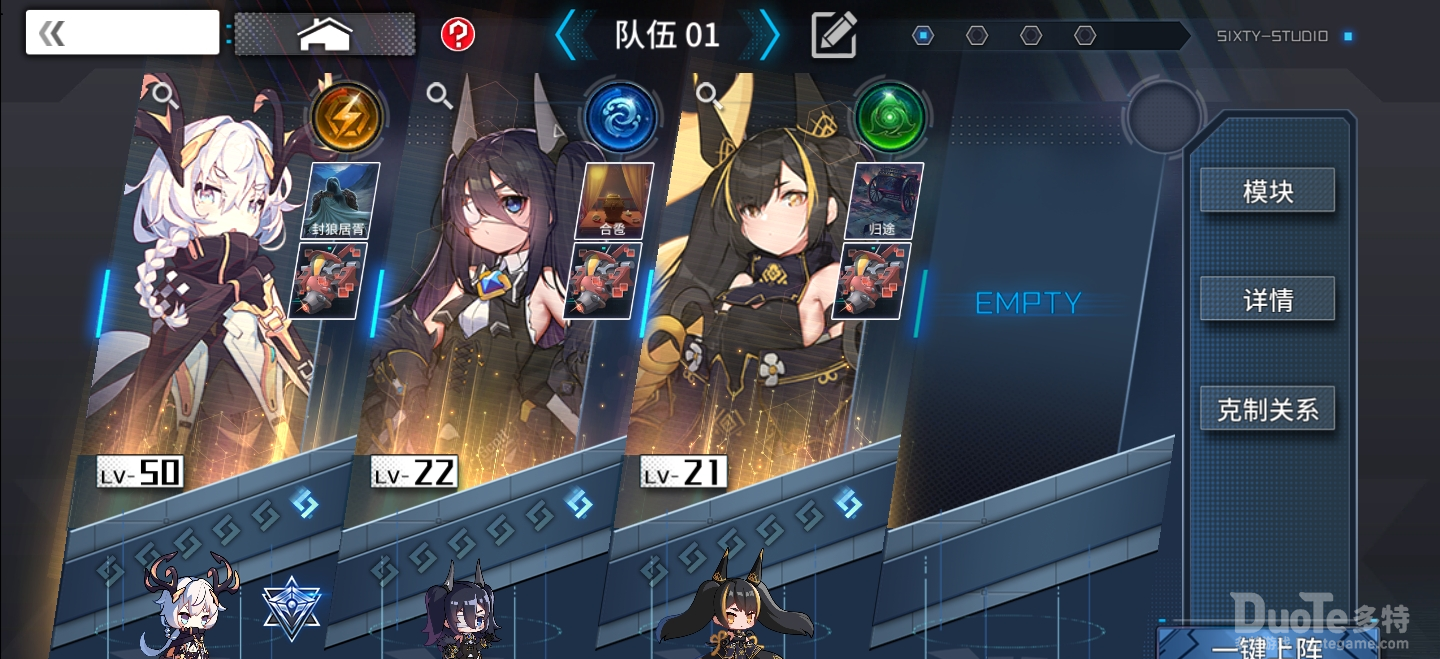Image resolution: width=1440 pixels, height=659 pixels.
Task: Click the green element icon
Action: (x=891, y=117)
